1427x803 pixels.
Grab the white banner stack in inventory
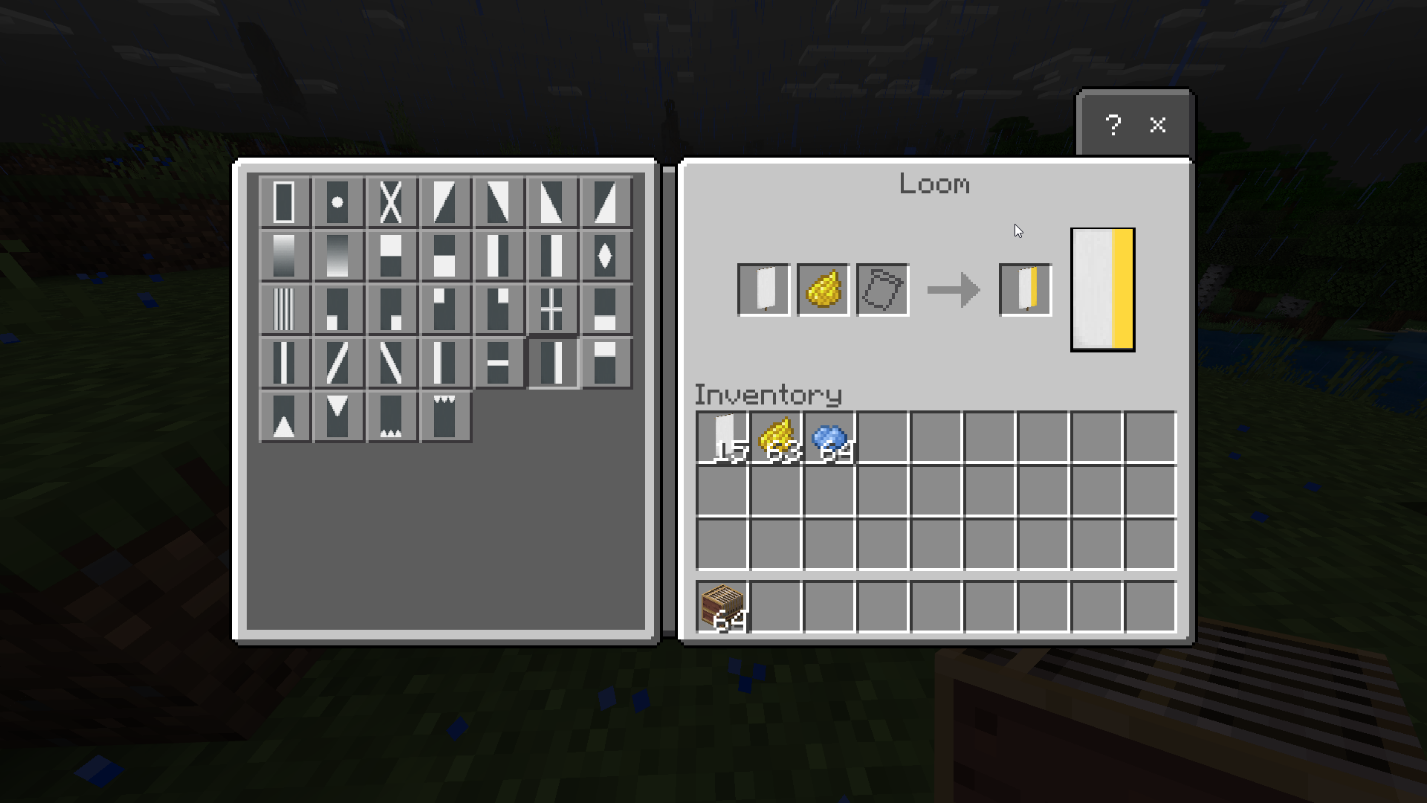tap(722, 433)
